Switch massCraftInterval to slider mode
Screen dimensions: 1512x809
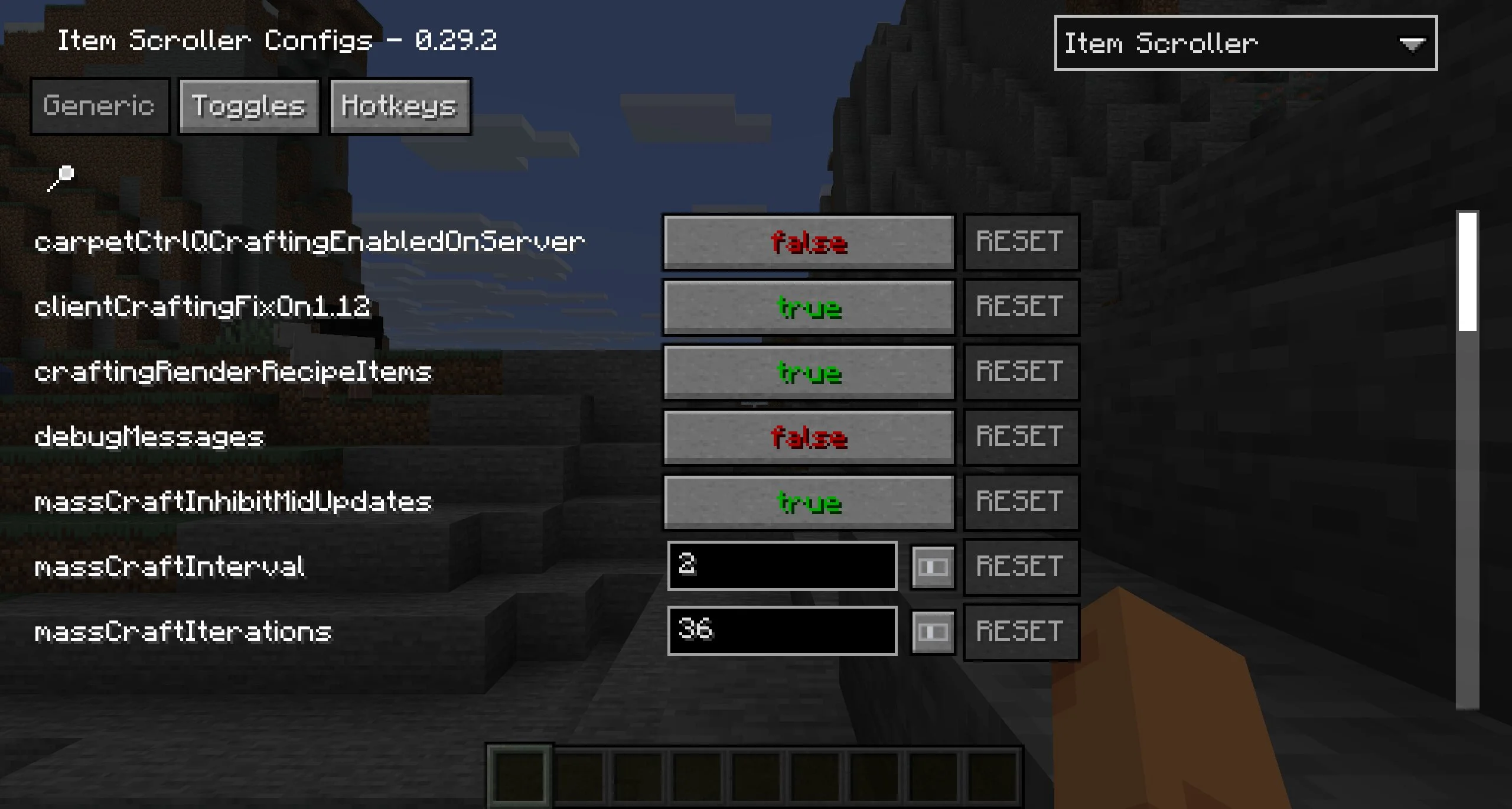(933, 567)
